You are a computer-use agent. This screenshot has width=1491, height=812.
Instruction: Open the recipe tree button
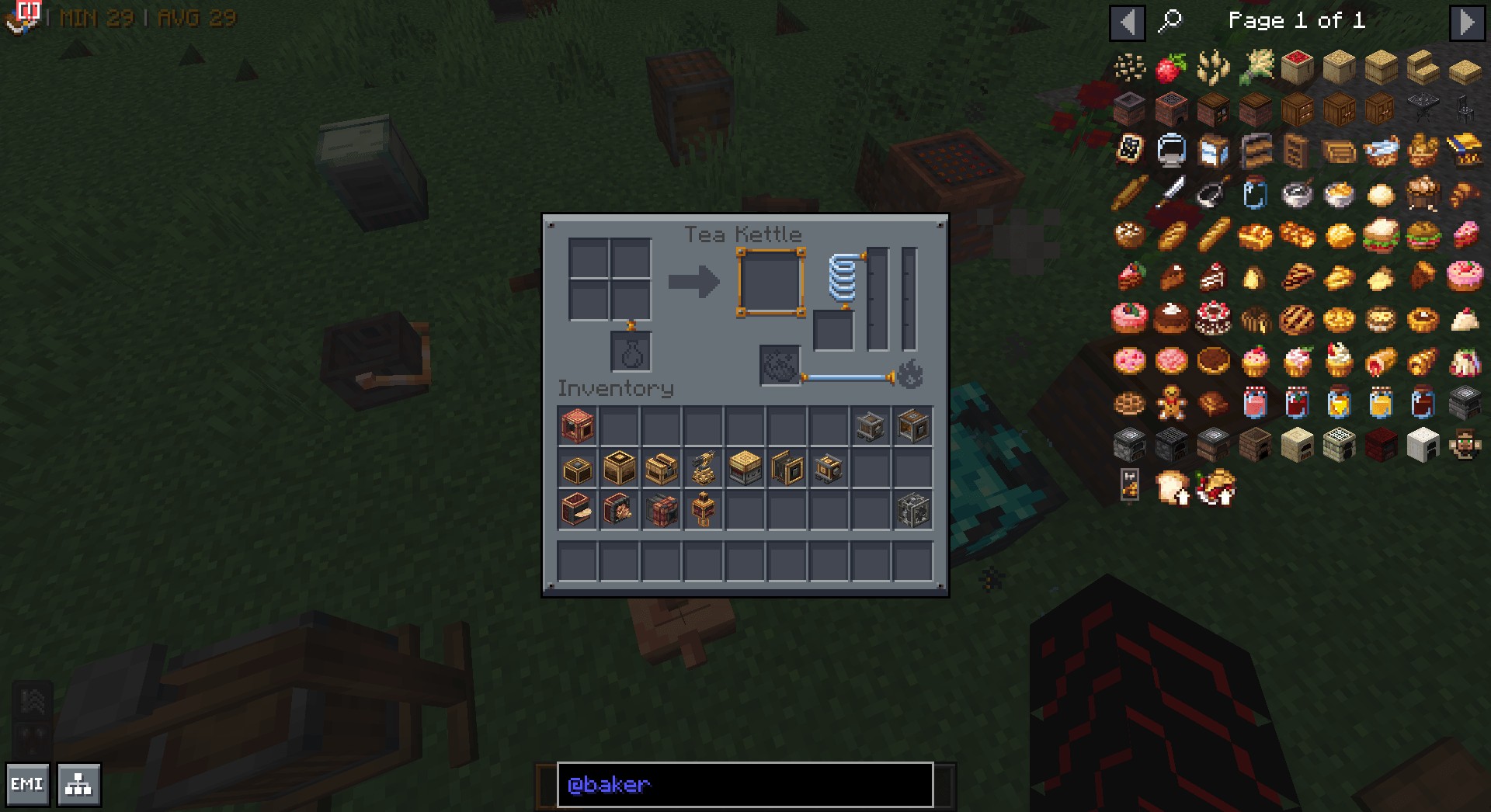(x=78, y=784)
